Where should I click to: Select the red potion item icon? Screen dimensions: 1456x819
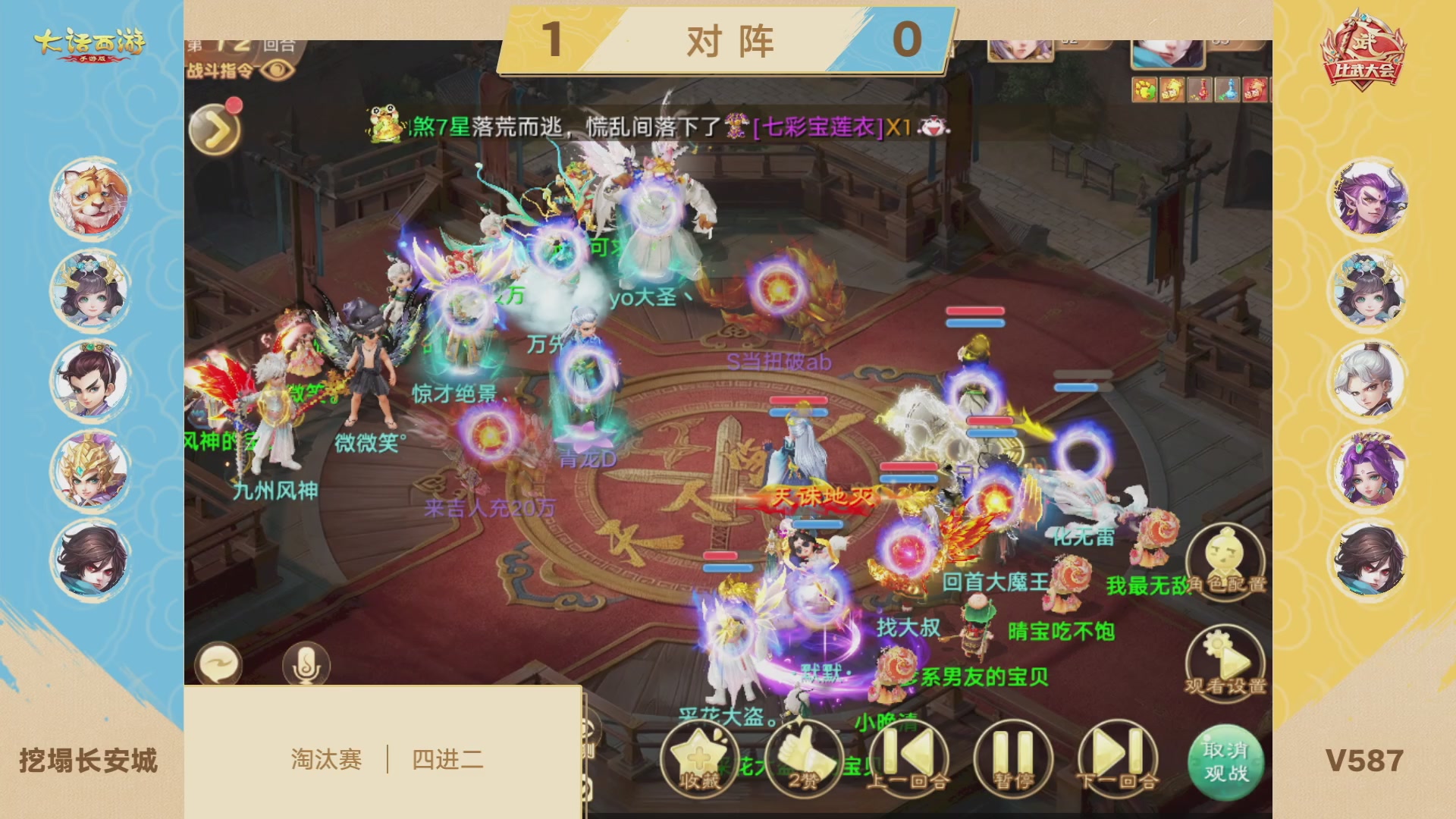pyautogui.click(x=1200, y=89)
